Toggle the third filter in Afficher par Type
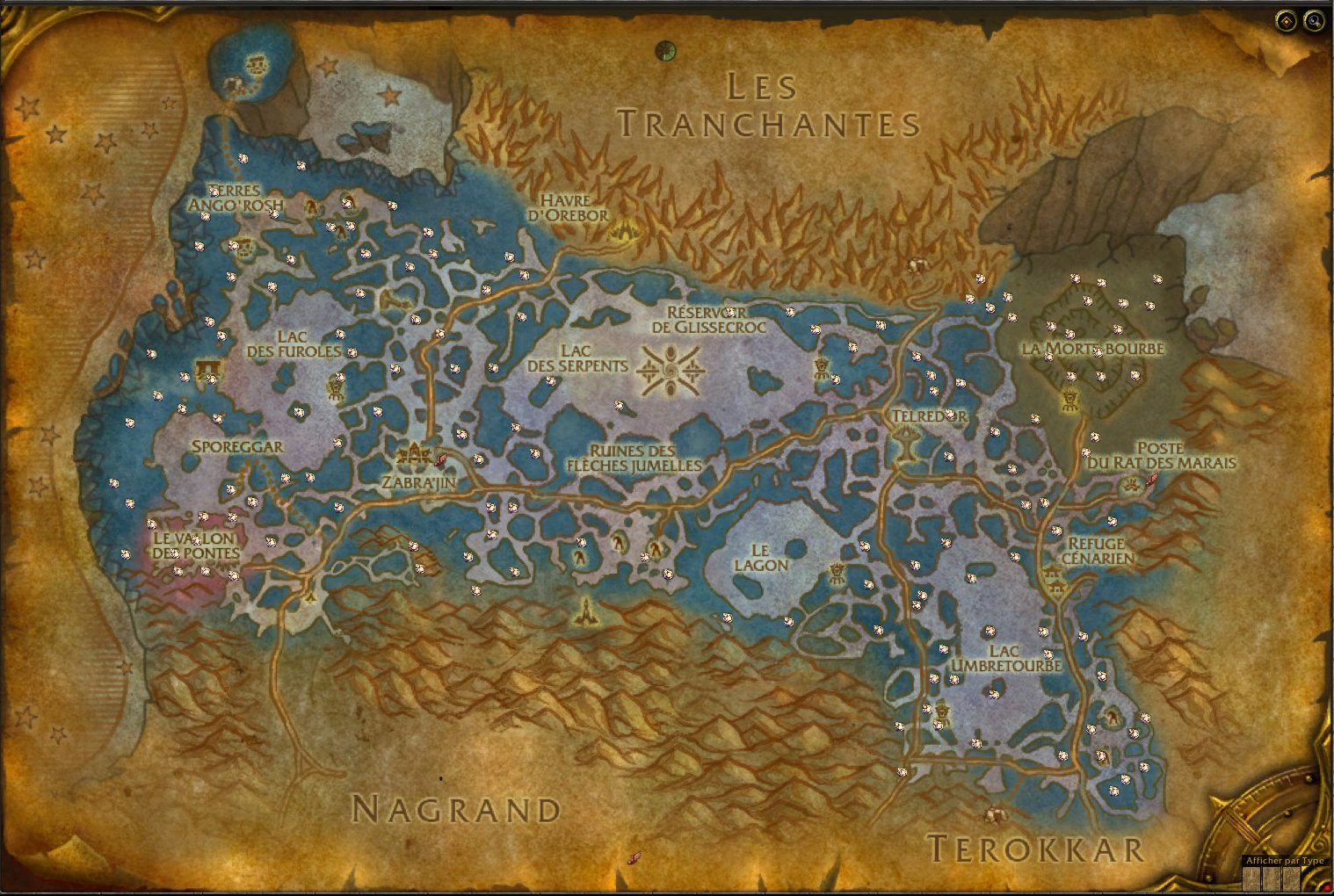This screenshot has width=1334, height=896. tap(1292, 878)
